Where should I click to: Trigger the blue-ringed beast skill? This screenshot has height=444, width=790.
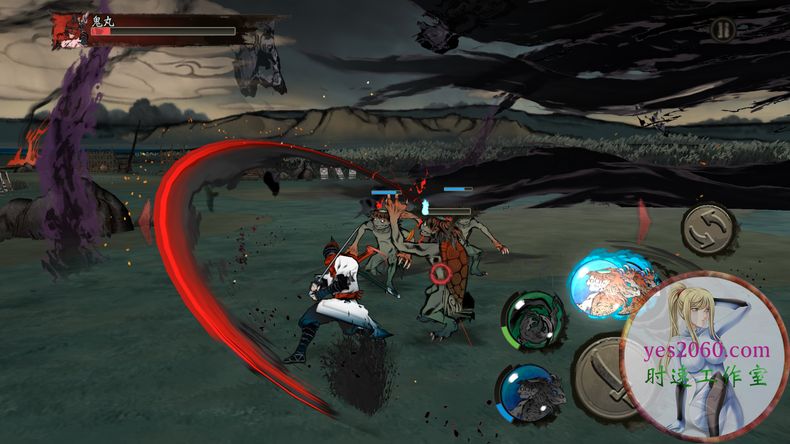tap(527, 392)
